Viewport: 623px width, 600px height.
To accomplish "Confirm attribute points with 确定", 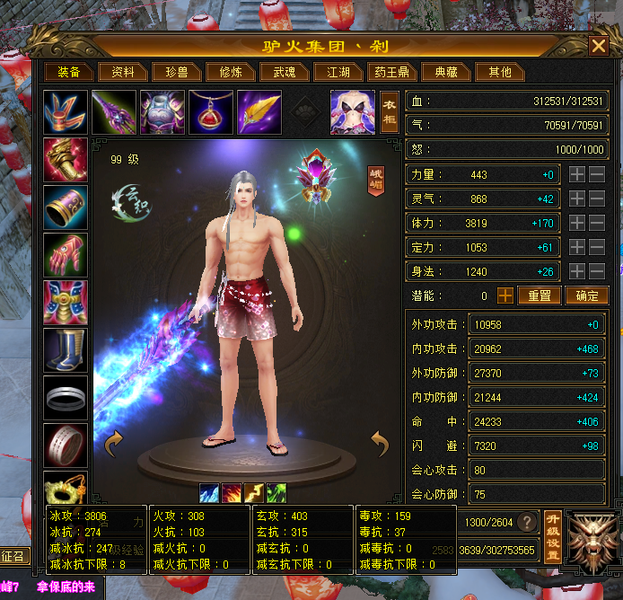I will [586, 296].
